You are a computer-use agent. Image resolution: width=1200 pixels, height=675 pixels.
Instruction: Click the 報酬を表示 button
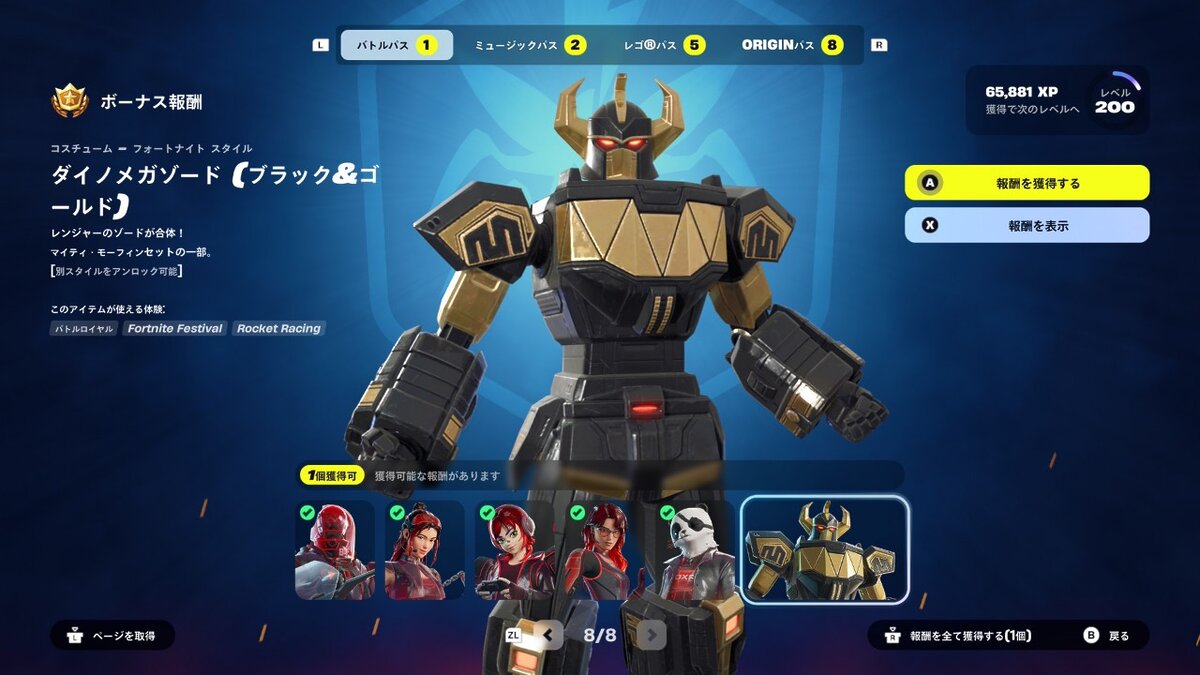click(1027, 225)
